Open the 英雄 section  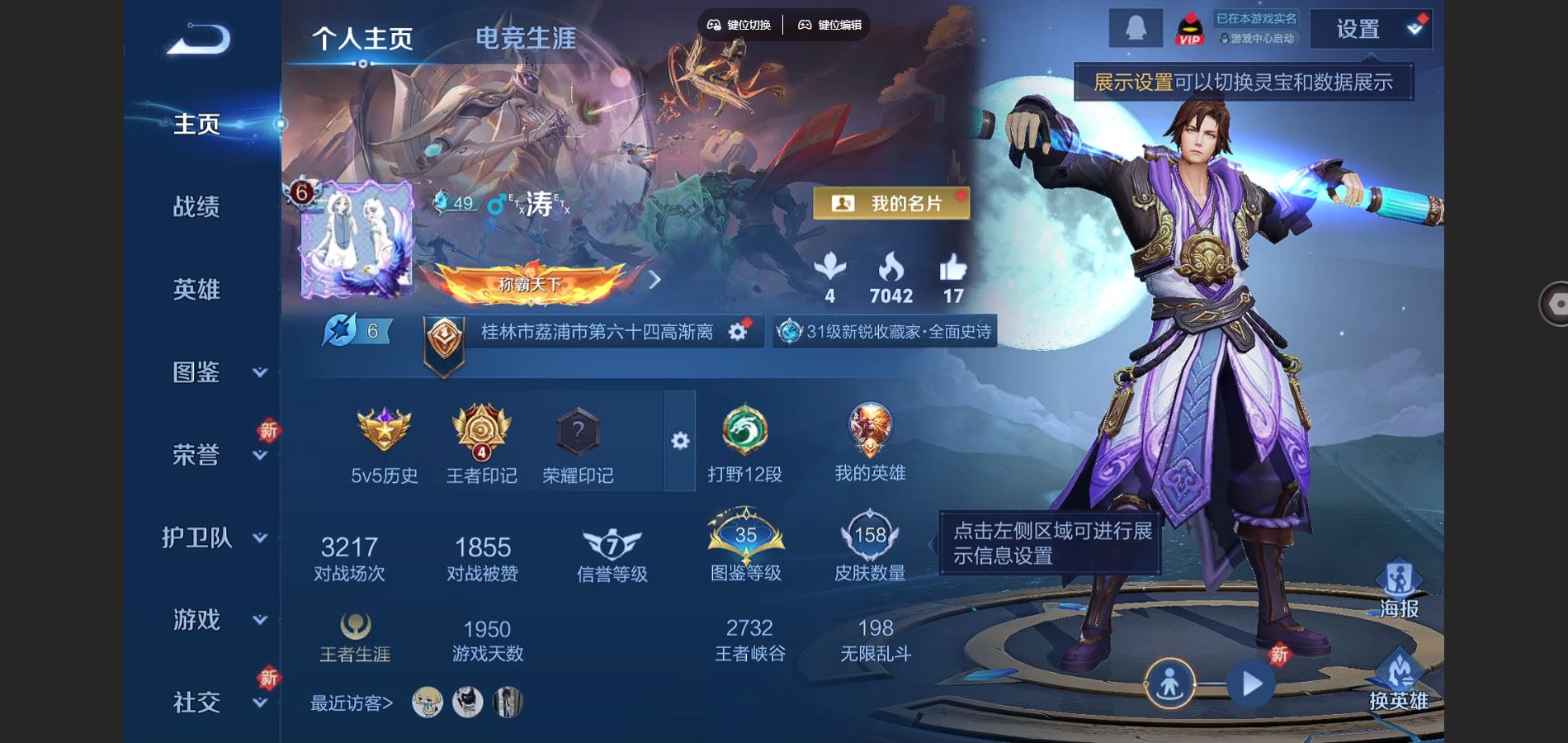(196, 289)
